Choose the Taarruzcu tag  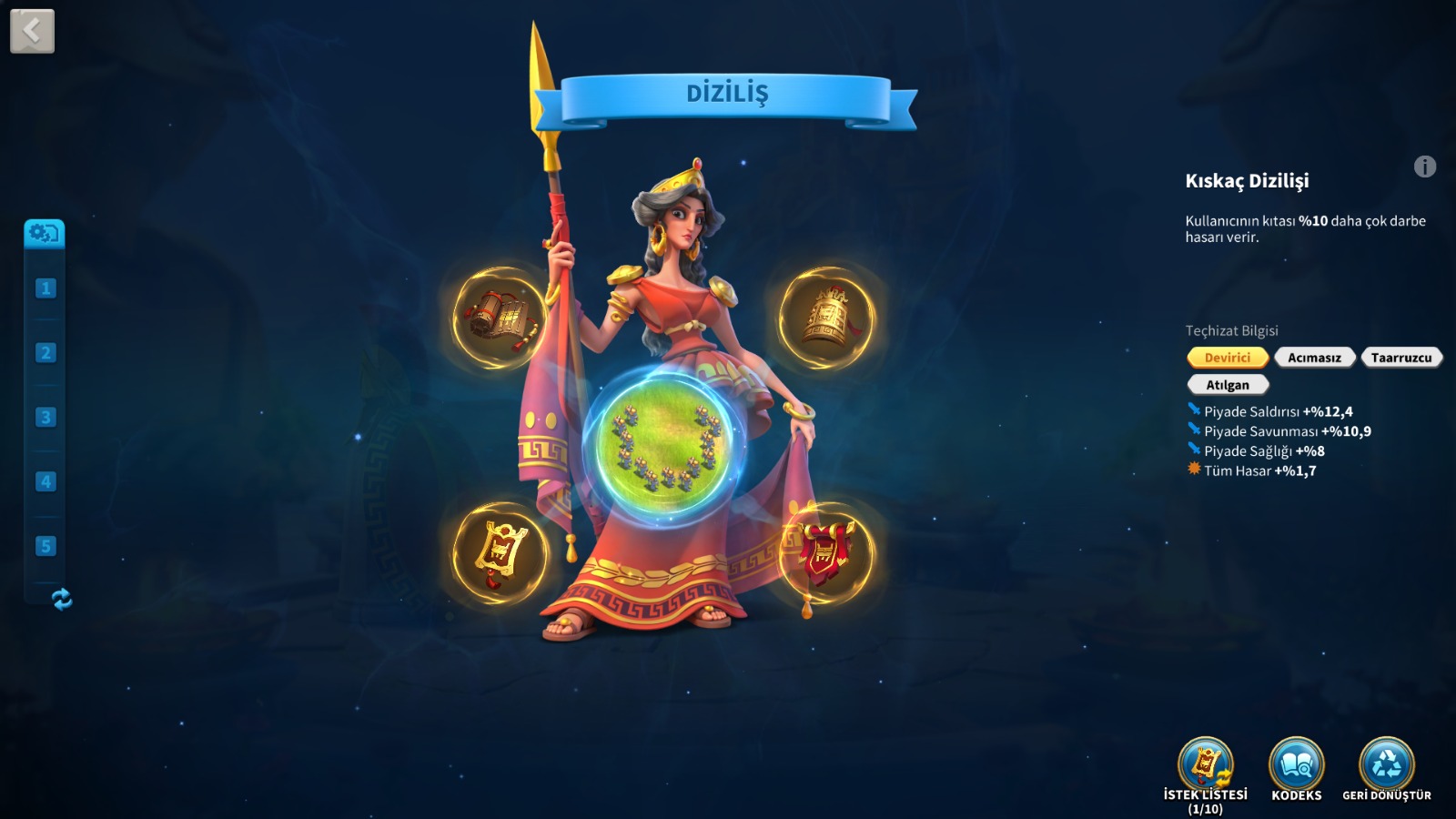(x=1401, y=358)
